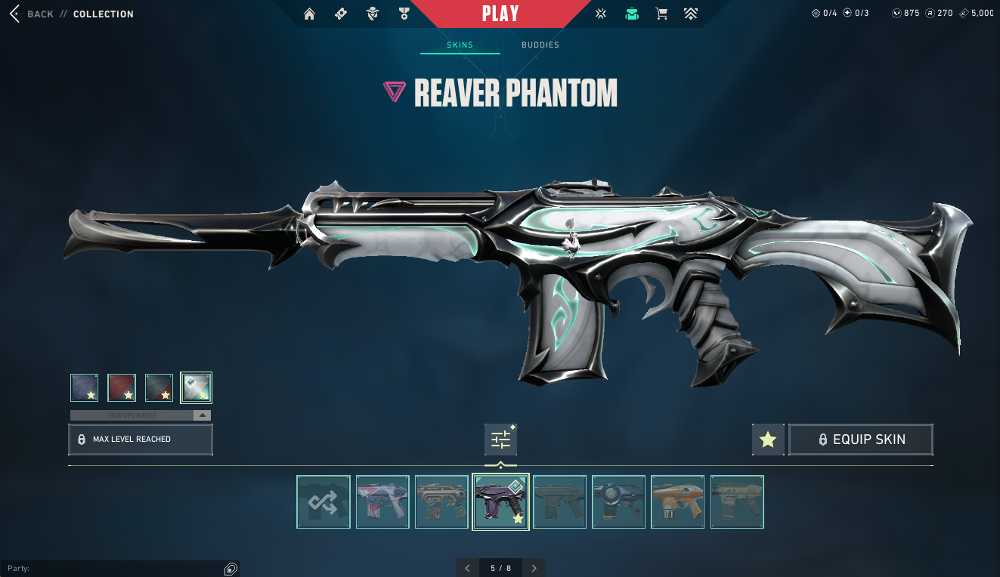Select the pink and white Phantom thumbnail
Viewport: 1000px width, 577px height.
383,502
